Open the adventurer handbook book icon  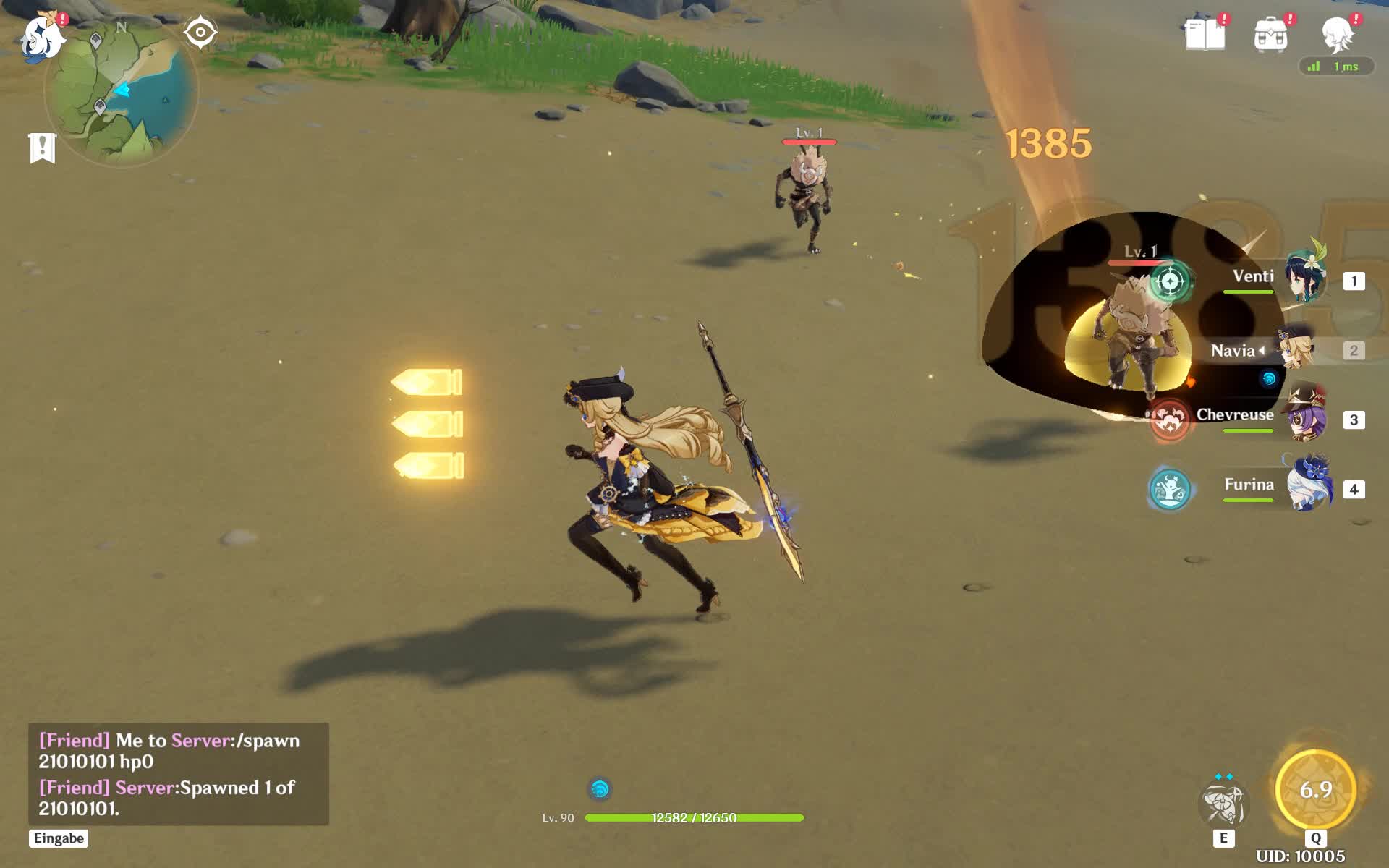coord(1205,34)
